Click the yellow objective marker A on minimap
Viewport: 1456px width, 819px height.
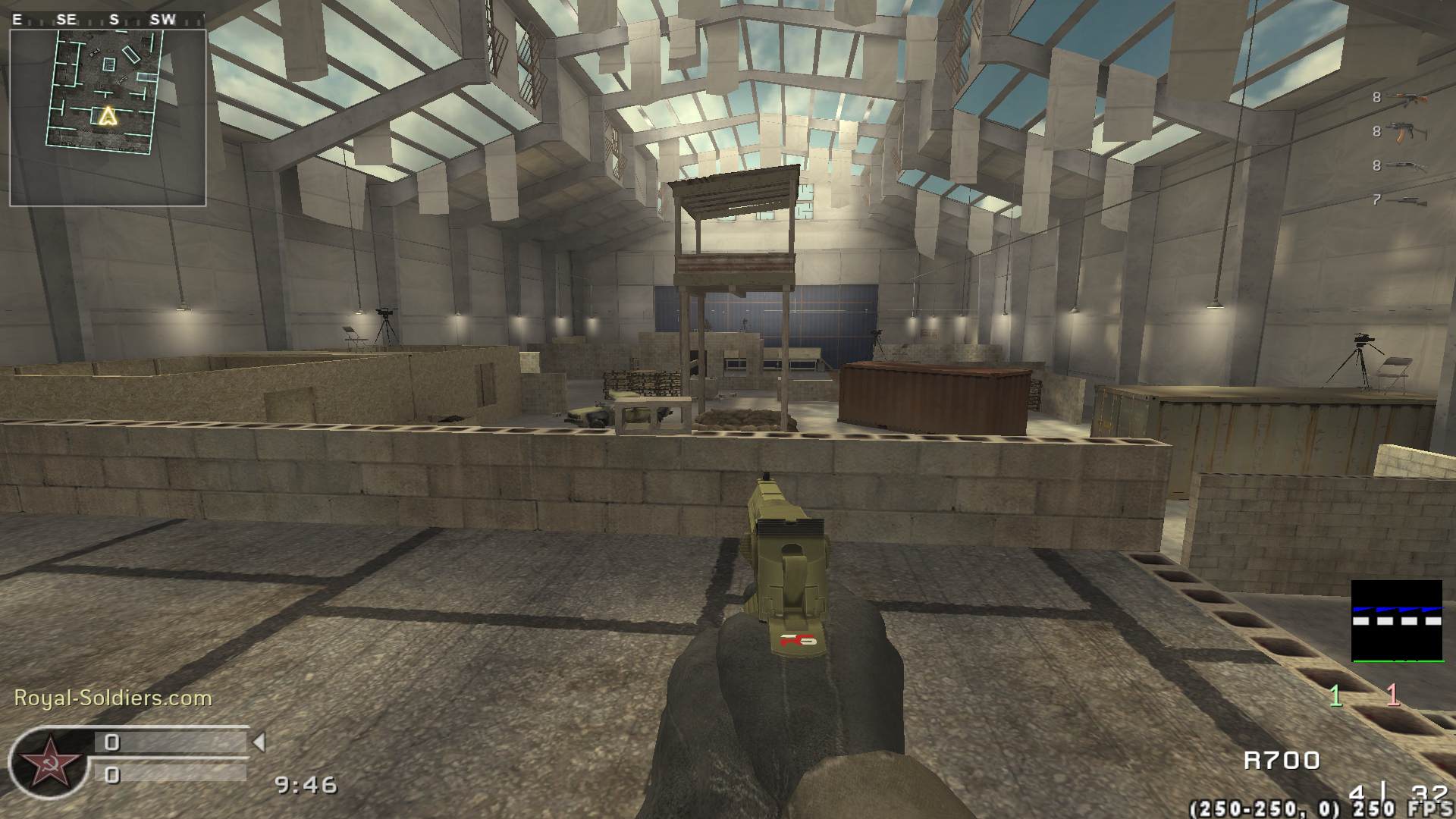tap(107, 115)
